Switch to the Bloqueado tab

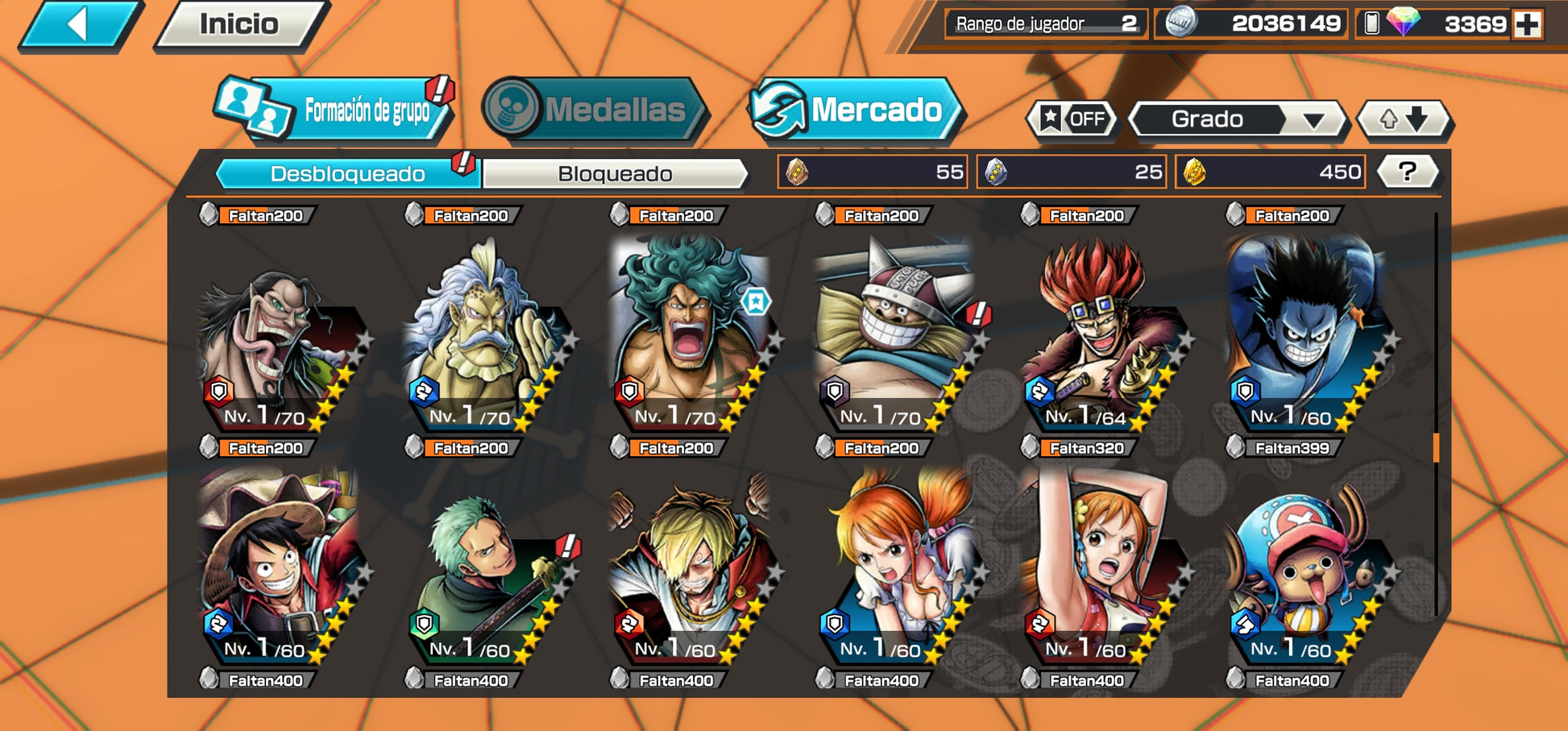click(x=615, y=173)
